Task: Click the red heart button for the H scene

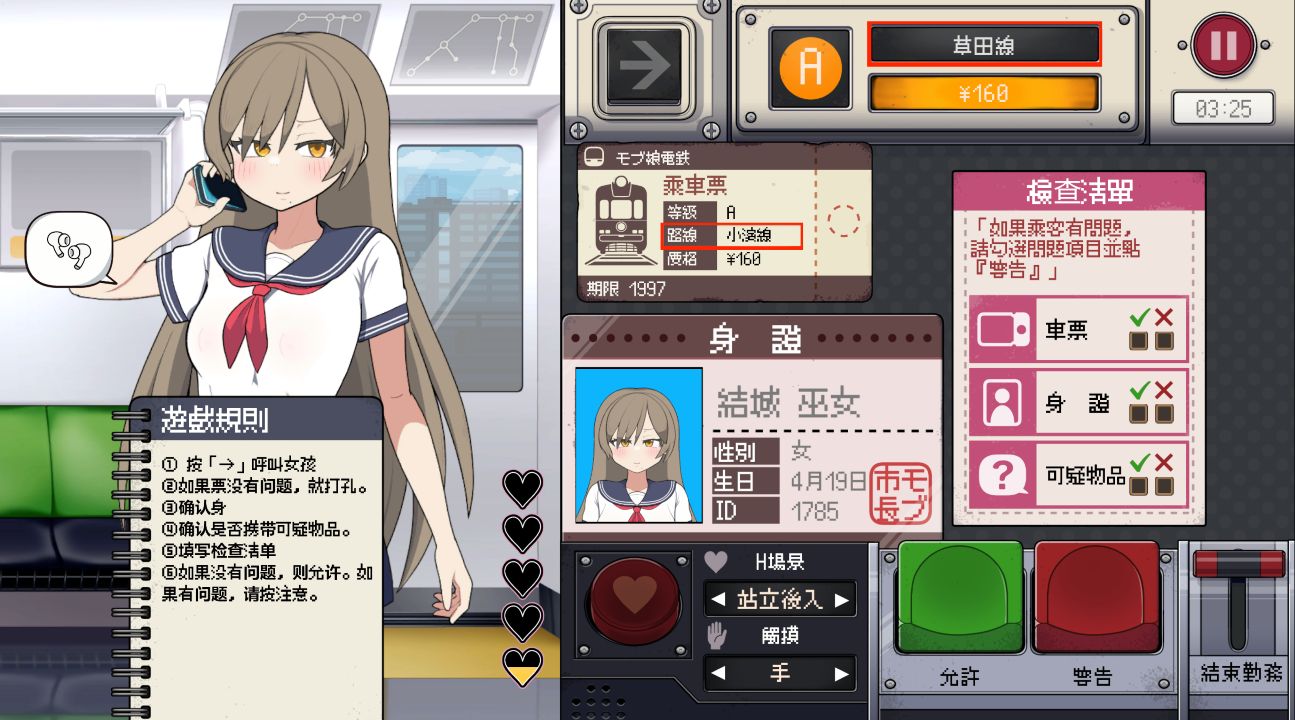Action: [x=633, y=600]
